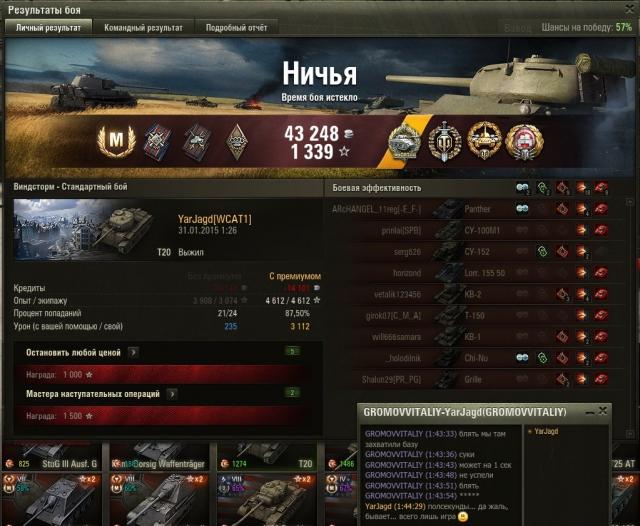This screenshot has height=526, width=640.
Task: Close the battle results window
Action: [627, 8]
